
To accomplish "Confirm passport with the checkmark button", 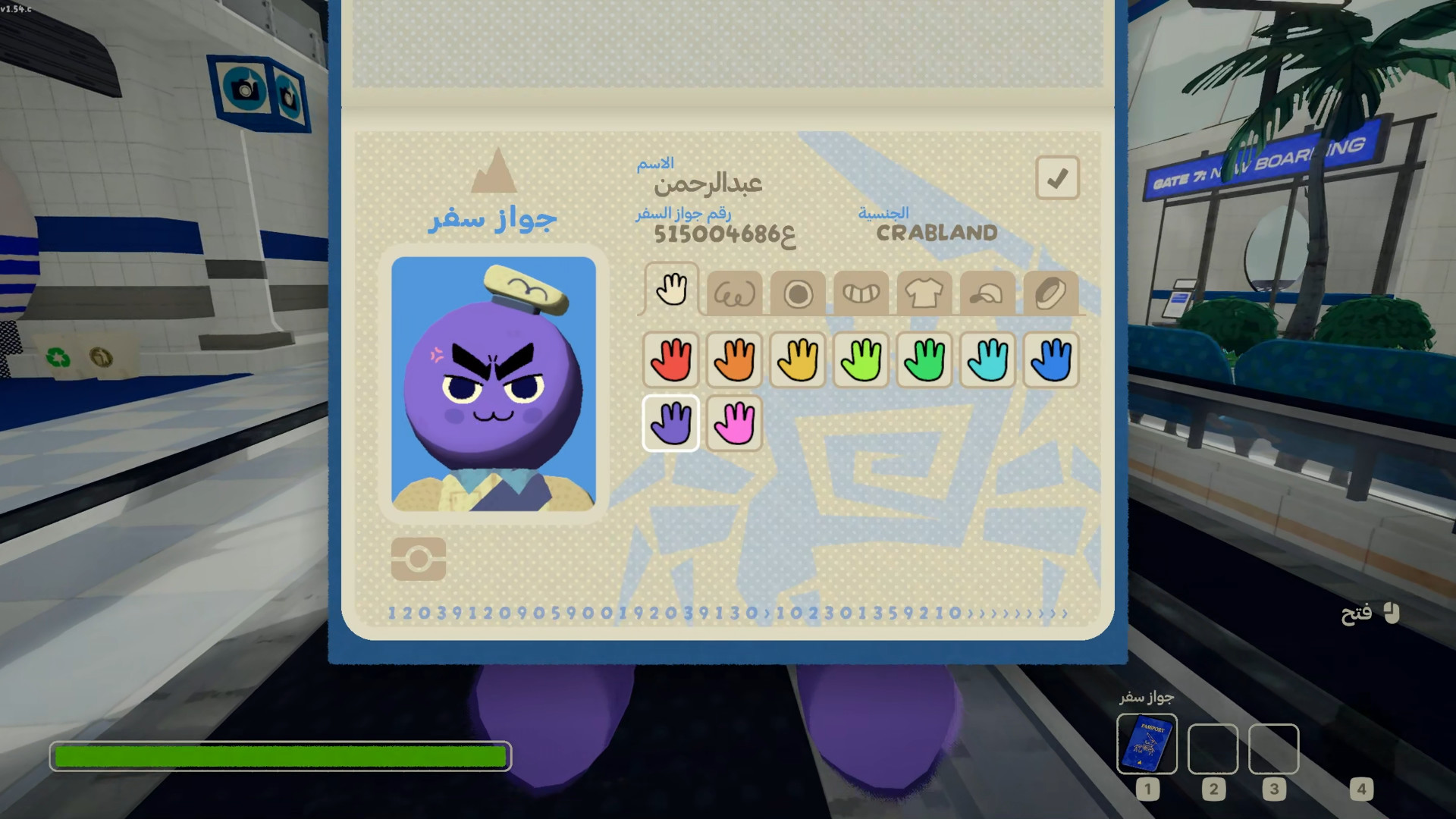I will pos(1057,178).
